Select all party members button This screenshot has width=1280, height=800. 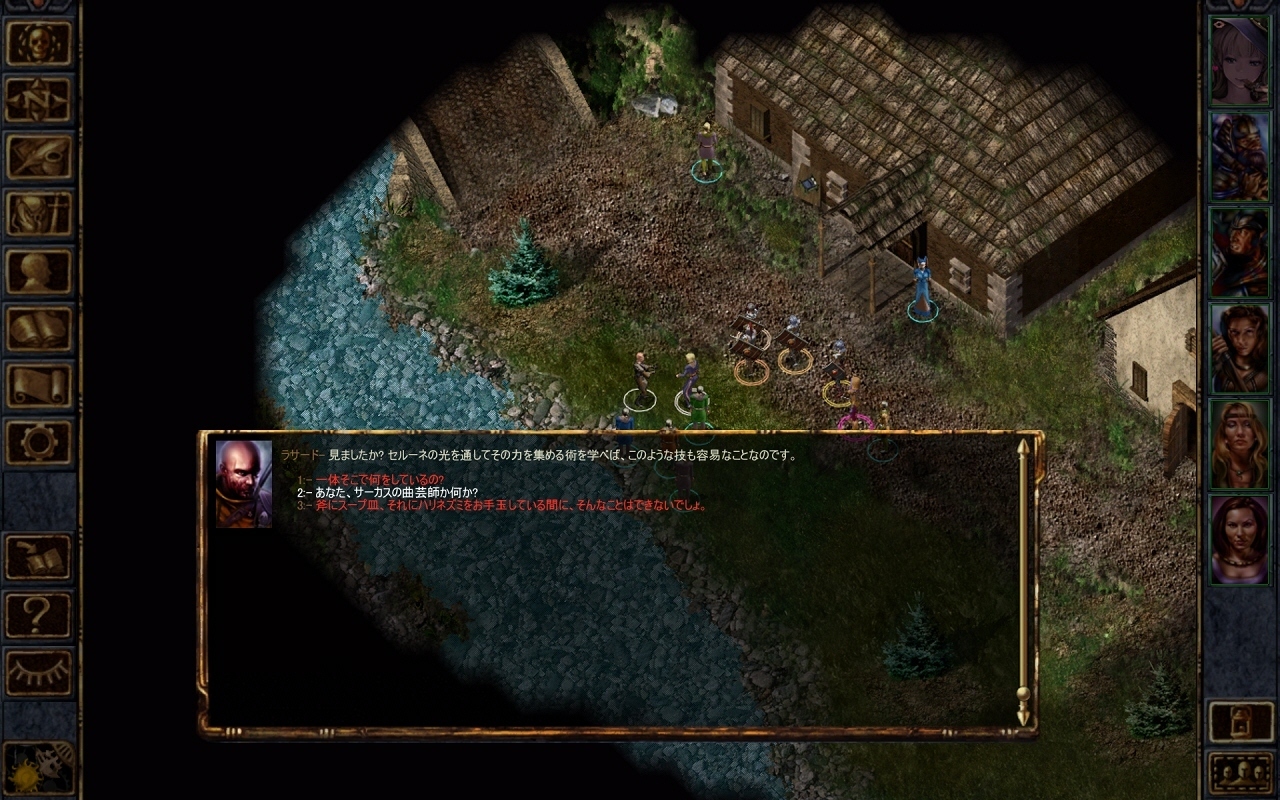pyautogui.click(x=1240, y=772)
